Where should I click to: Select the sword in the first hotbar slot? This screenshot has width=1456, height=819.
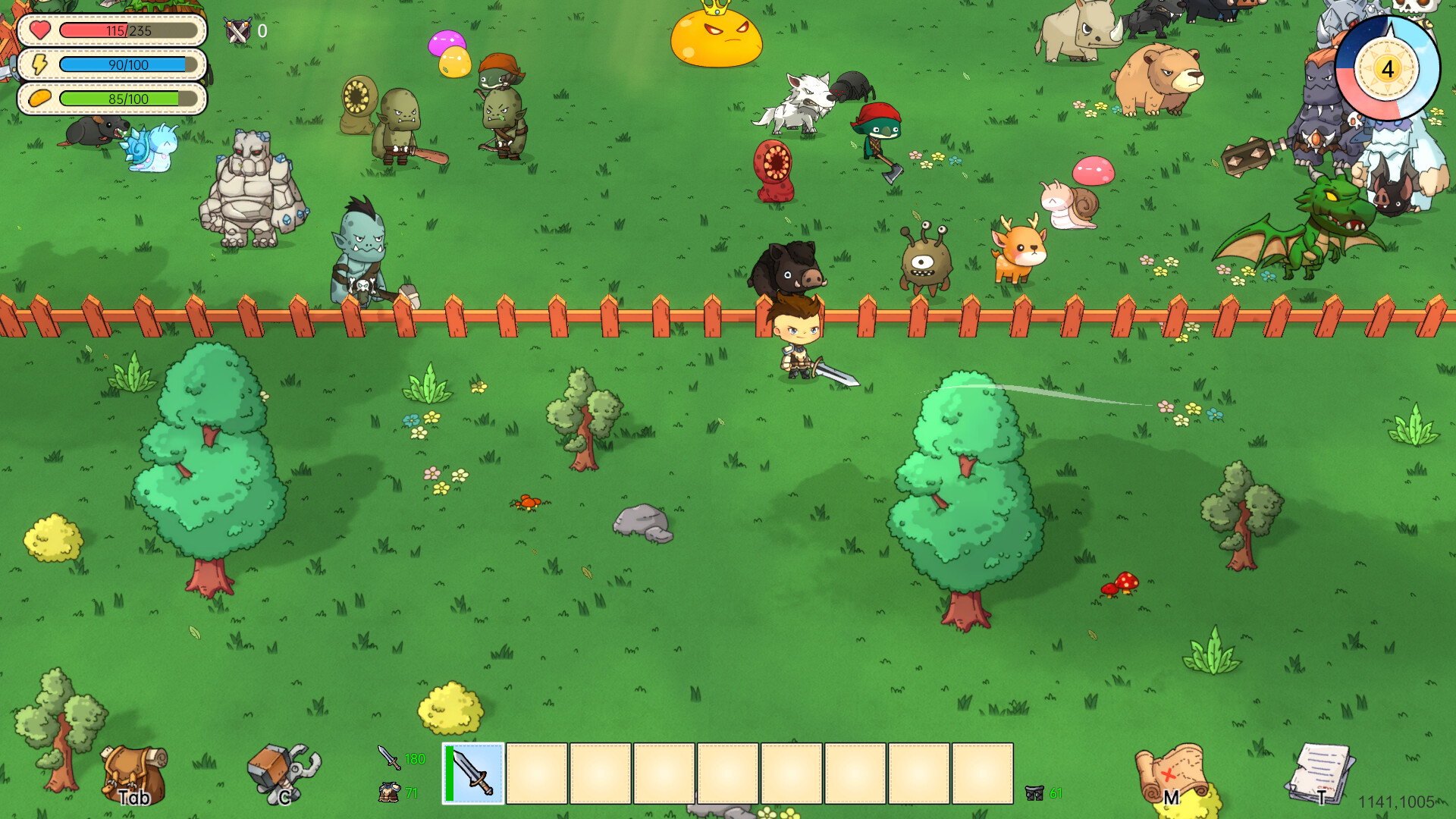[x=472, y=773]
